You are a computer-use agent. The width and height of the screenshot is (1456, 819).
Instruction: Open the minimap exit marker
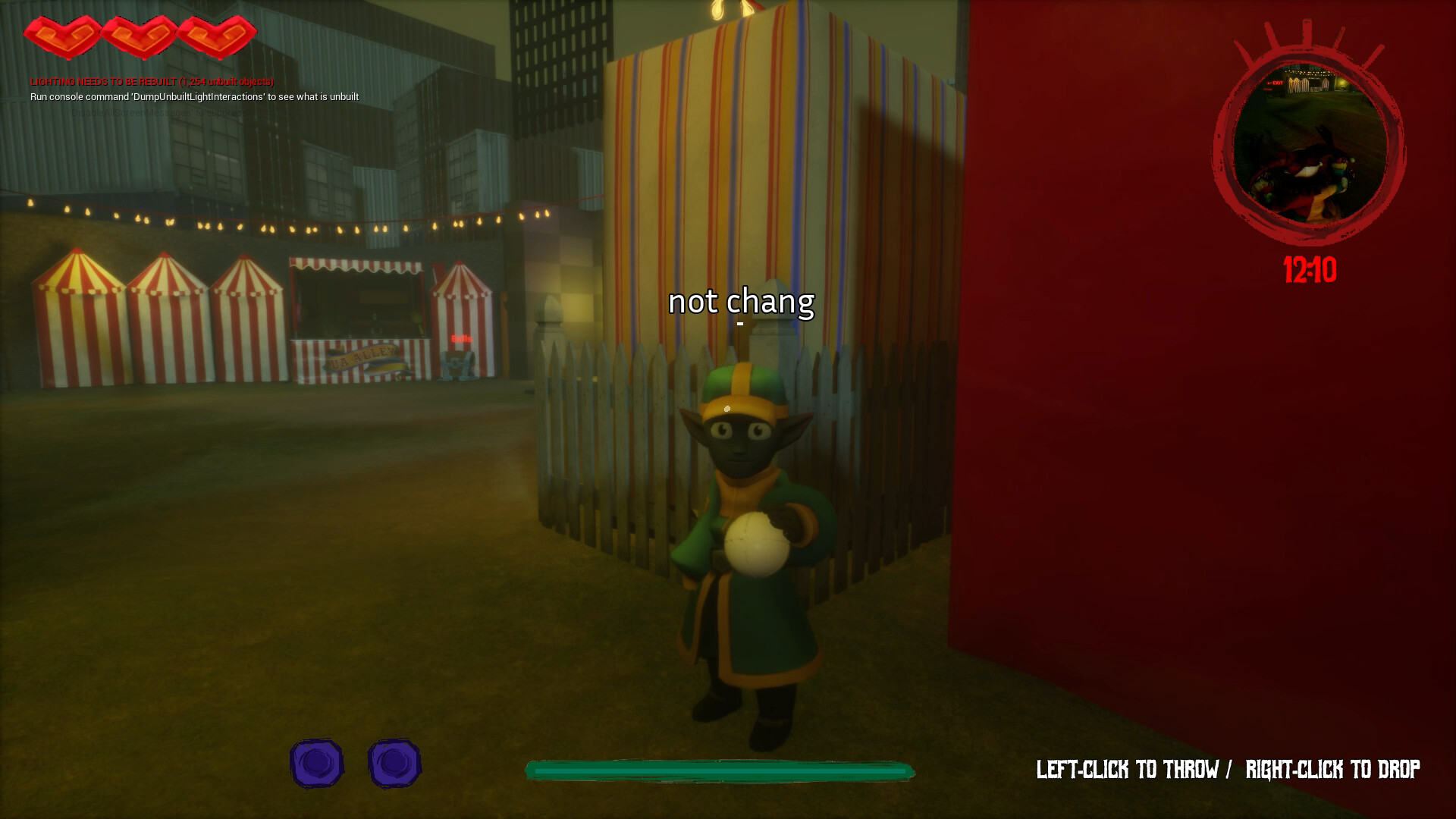[x=1277, y=83]
